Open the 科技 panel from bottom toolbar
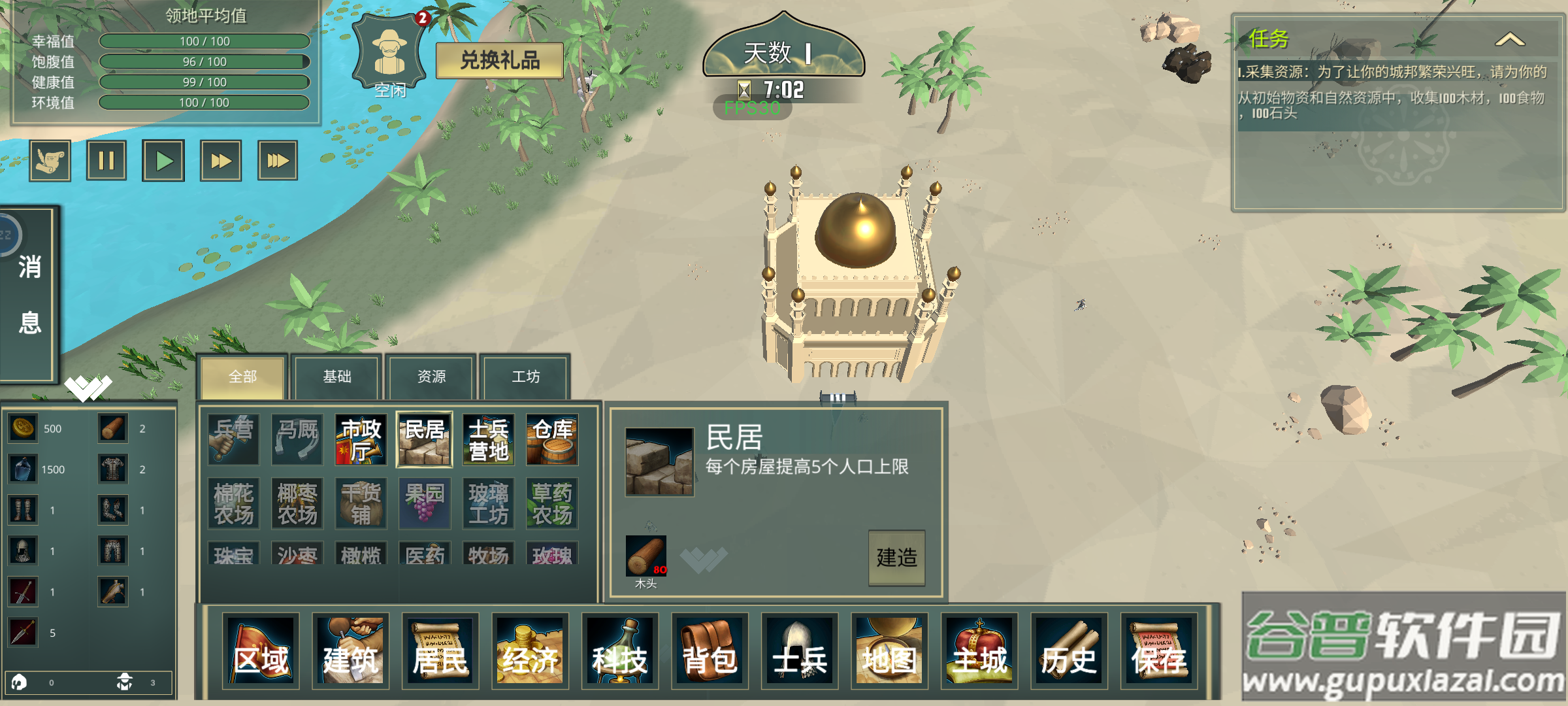This screenshot has width=1568, height=706. [622, 652]
